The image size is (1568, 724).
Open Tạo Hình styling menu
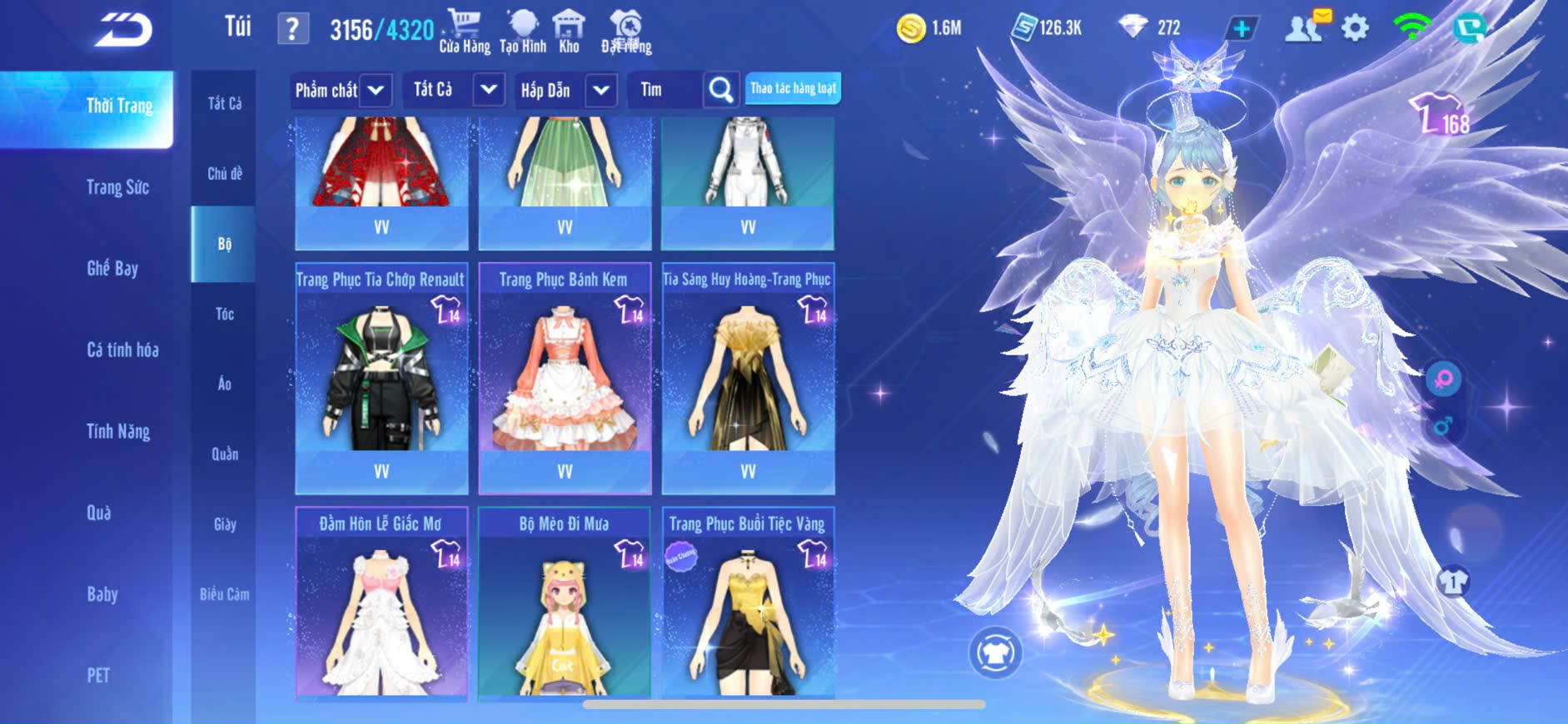pos(523,32)
